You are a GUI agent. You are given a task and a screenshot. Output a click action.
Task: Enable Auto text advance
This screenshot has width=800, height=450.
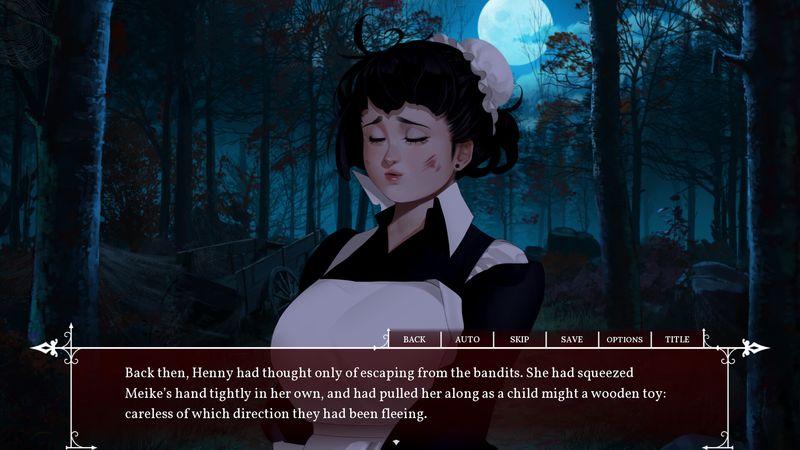[x=467, y=339]
